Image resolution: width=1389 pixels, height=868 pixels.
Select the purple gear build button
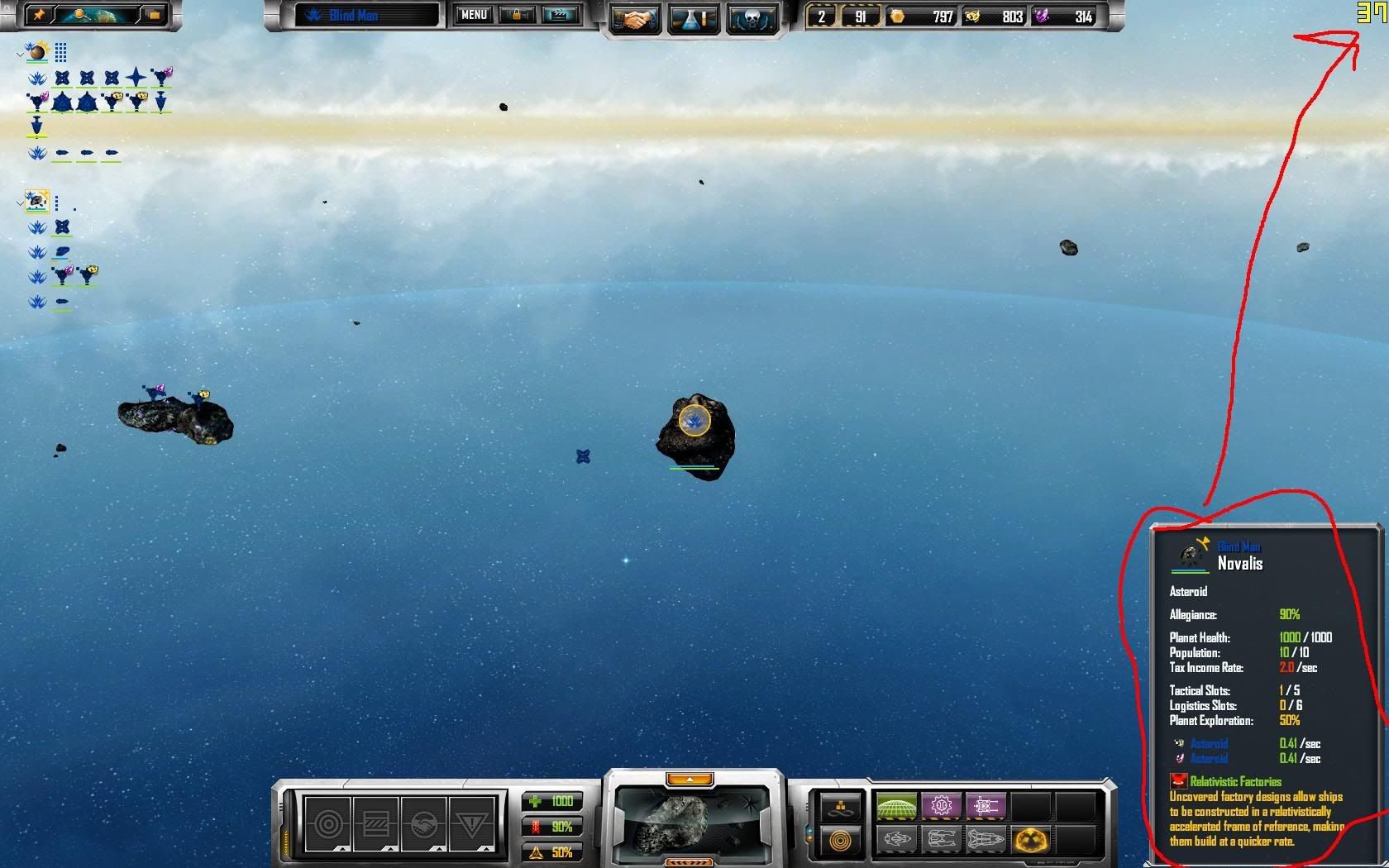(x=941, y=805)
